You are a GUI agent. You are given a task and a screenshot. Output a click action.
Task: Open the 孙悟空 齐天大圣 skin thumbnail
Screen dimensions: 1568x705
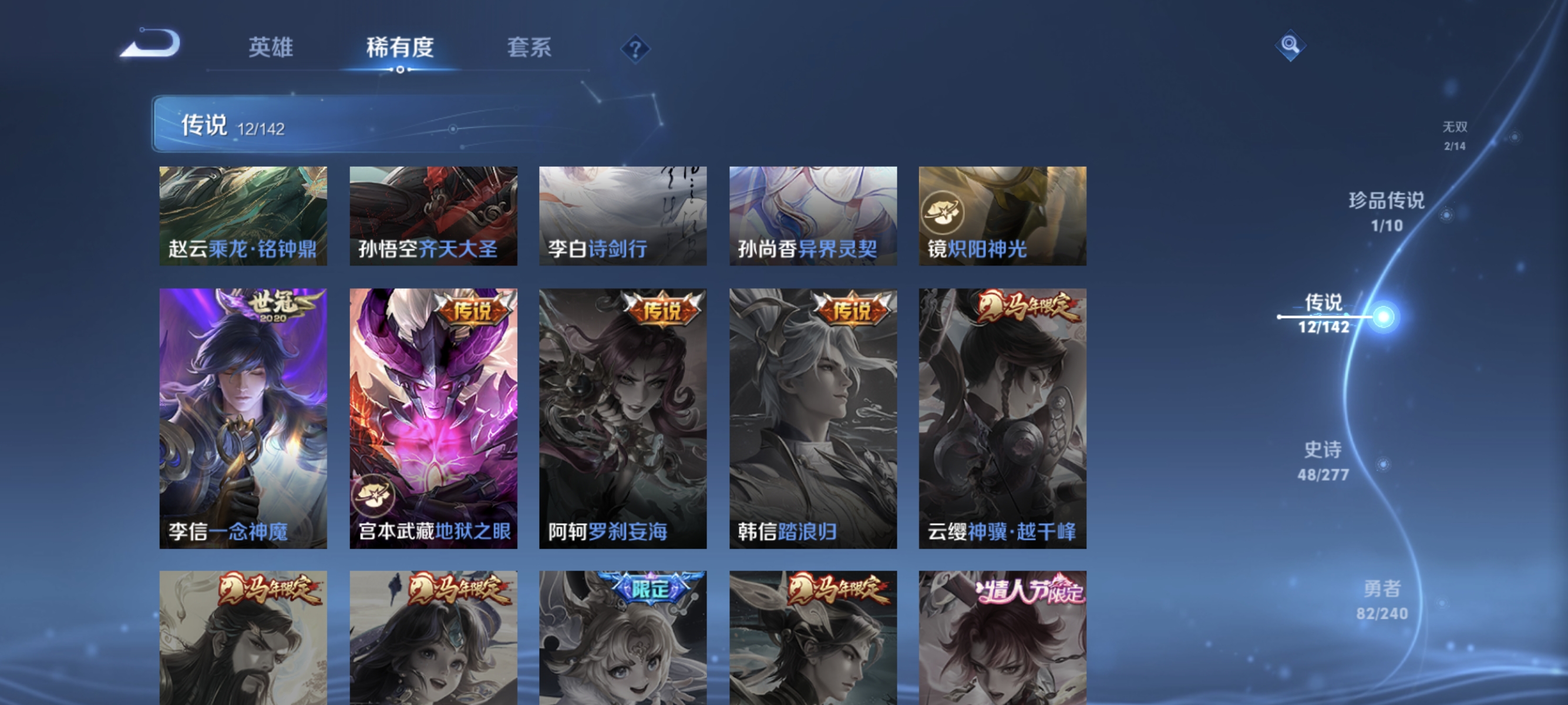[x=433, y=216]
